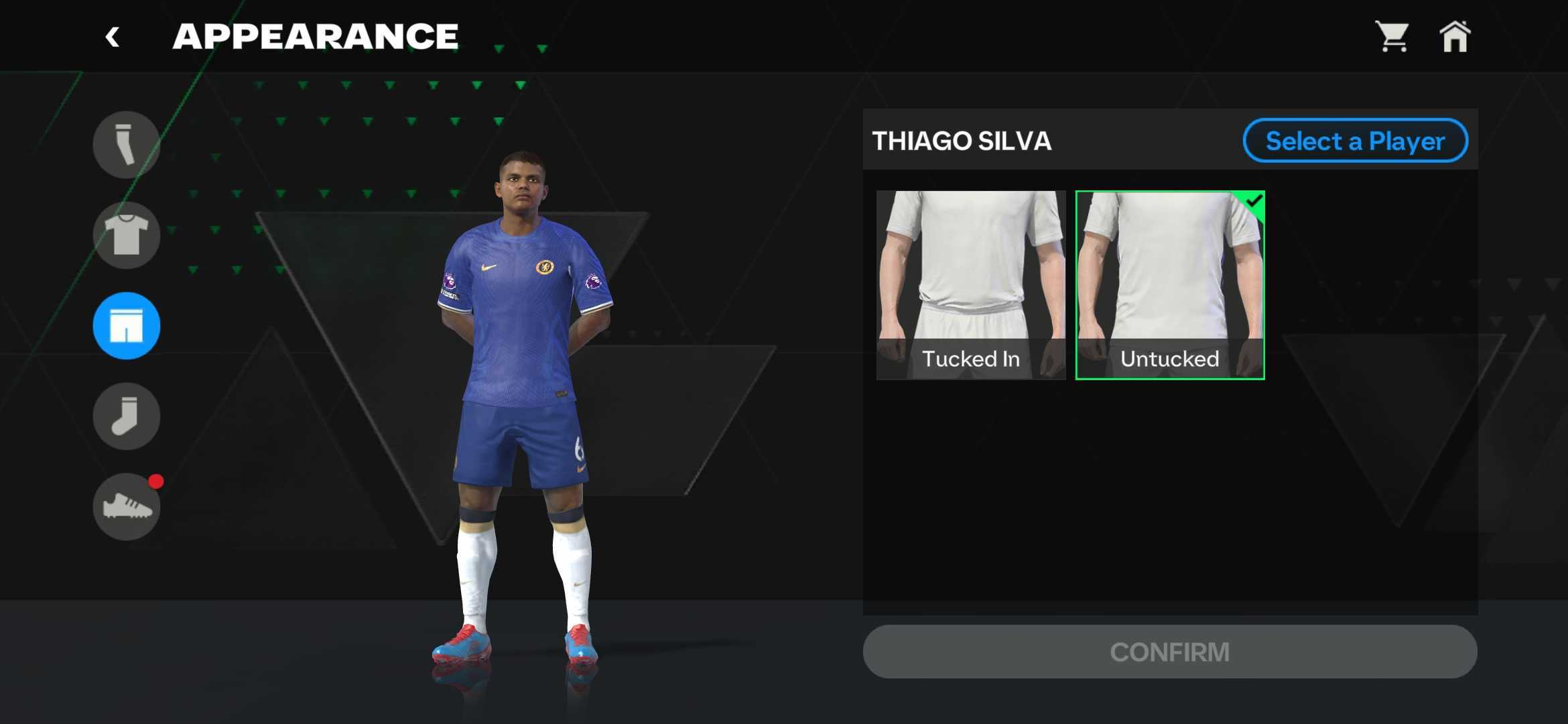Choose the Tucked In shirt style
The image size is (1568, 724).
click(970, 285)
